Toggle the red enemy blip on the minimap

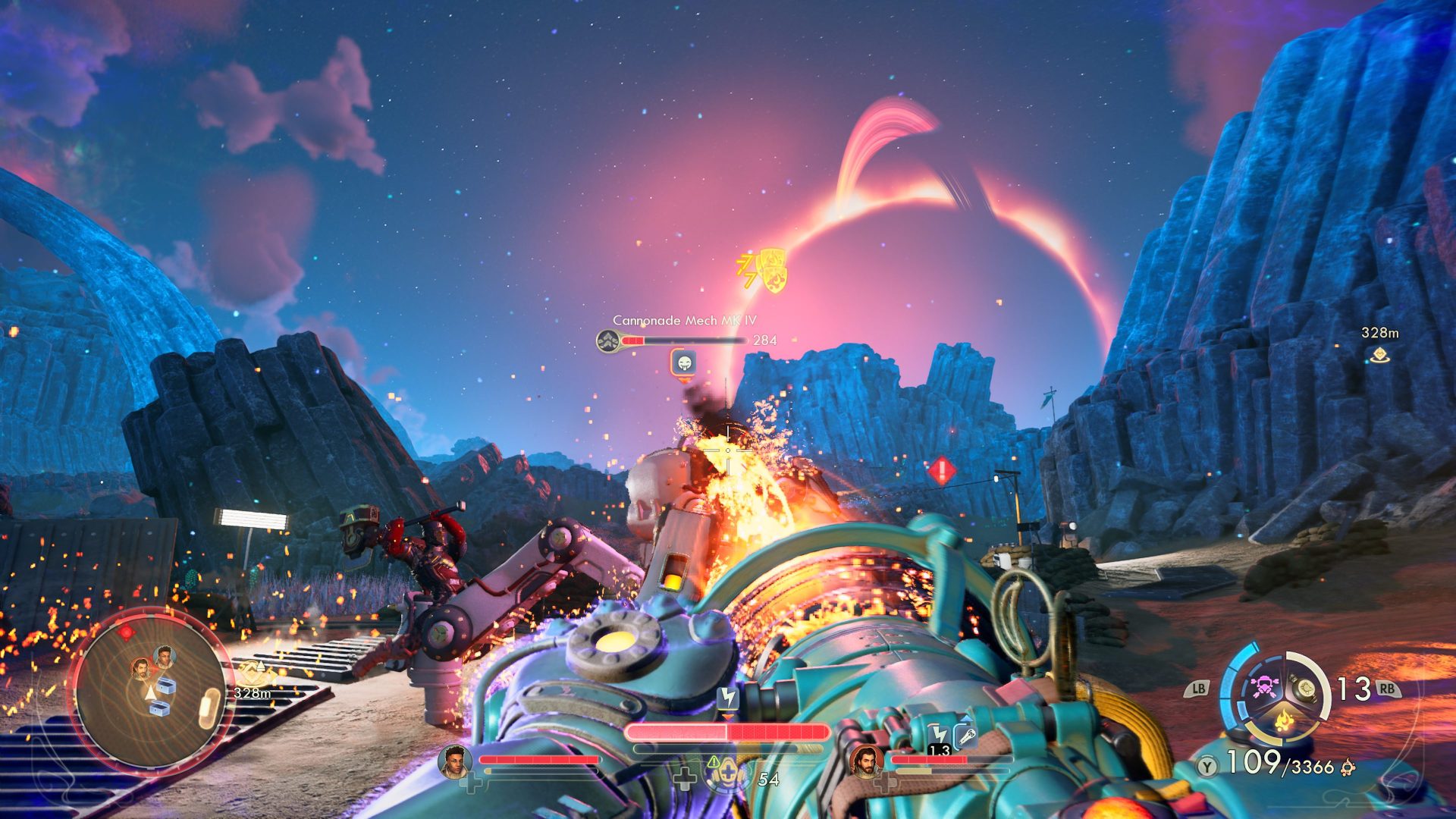125,632
